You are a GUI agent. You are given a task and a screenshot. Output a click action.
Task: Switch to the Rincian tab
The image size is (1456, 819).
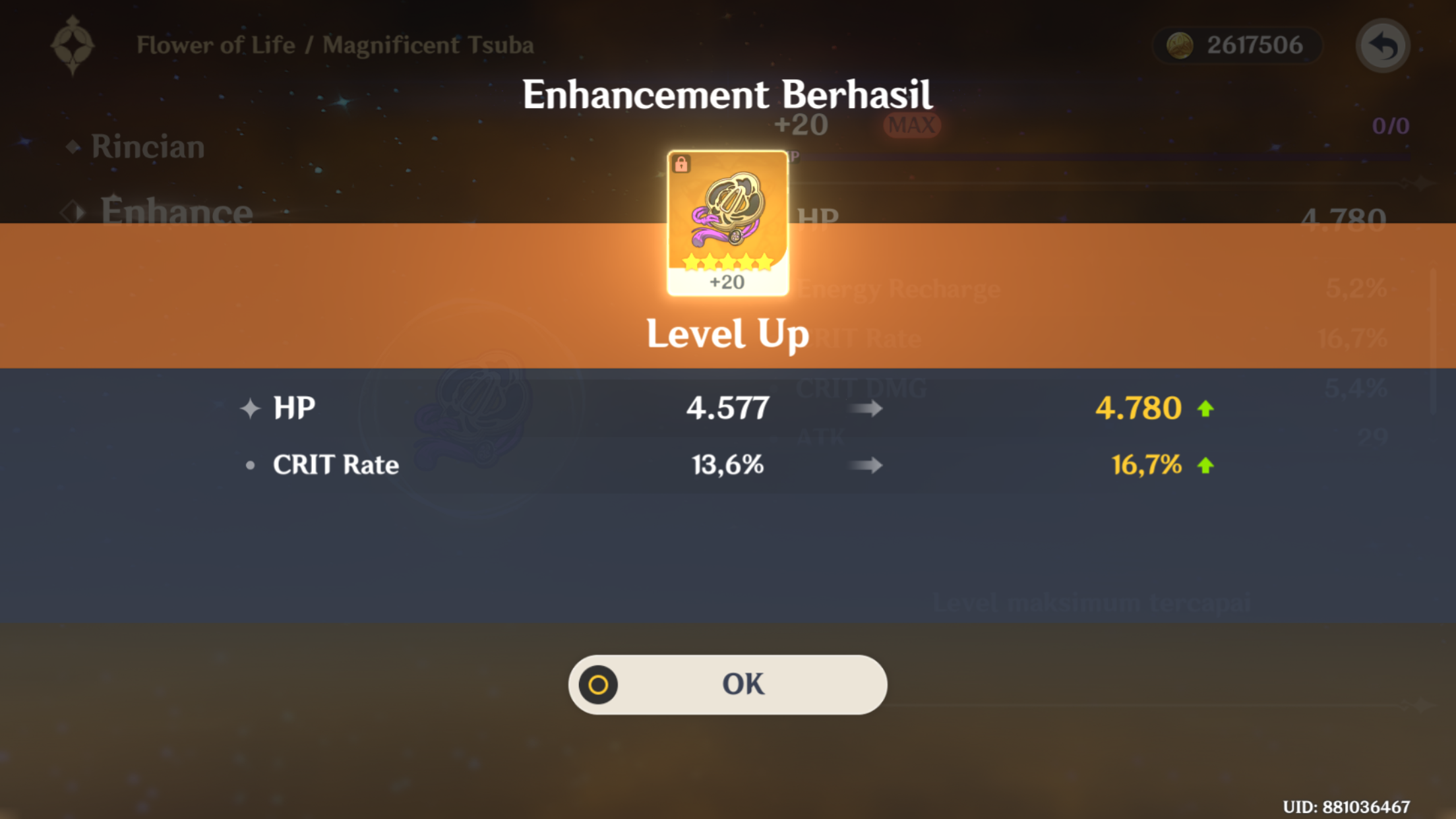(148, 146)
